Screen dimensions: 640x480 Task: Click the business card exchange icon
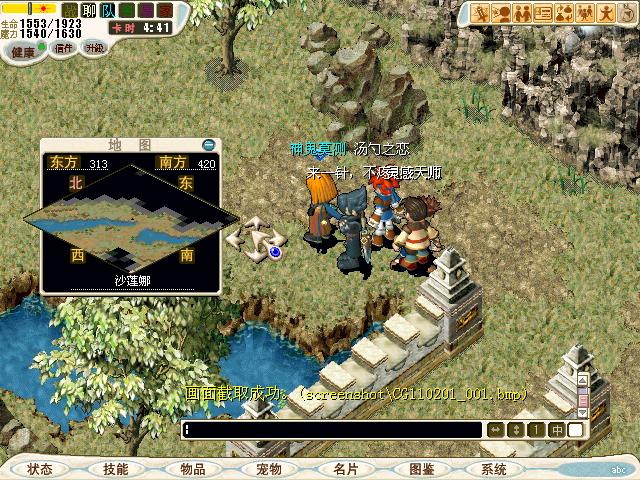[544, 13]
